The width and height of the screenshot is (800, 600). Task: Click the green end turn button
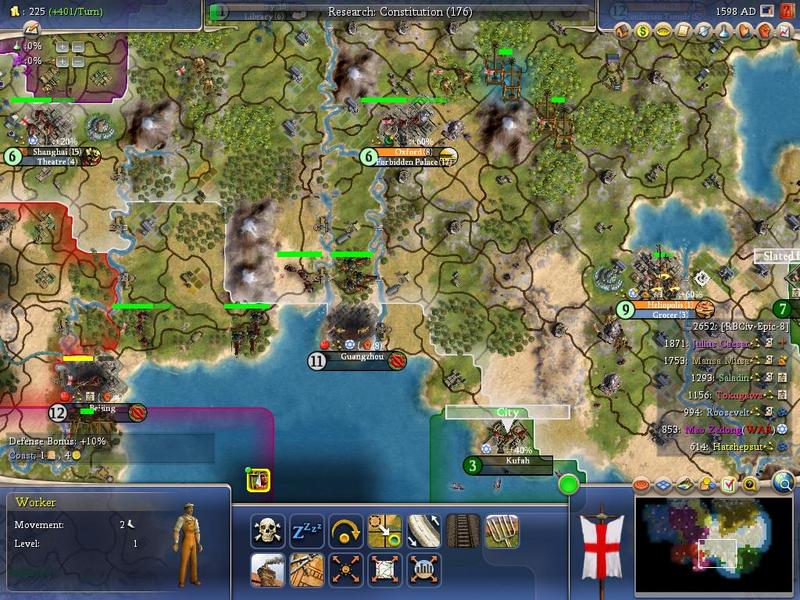[569, 485]
